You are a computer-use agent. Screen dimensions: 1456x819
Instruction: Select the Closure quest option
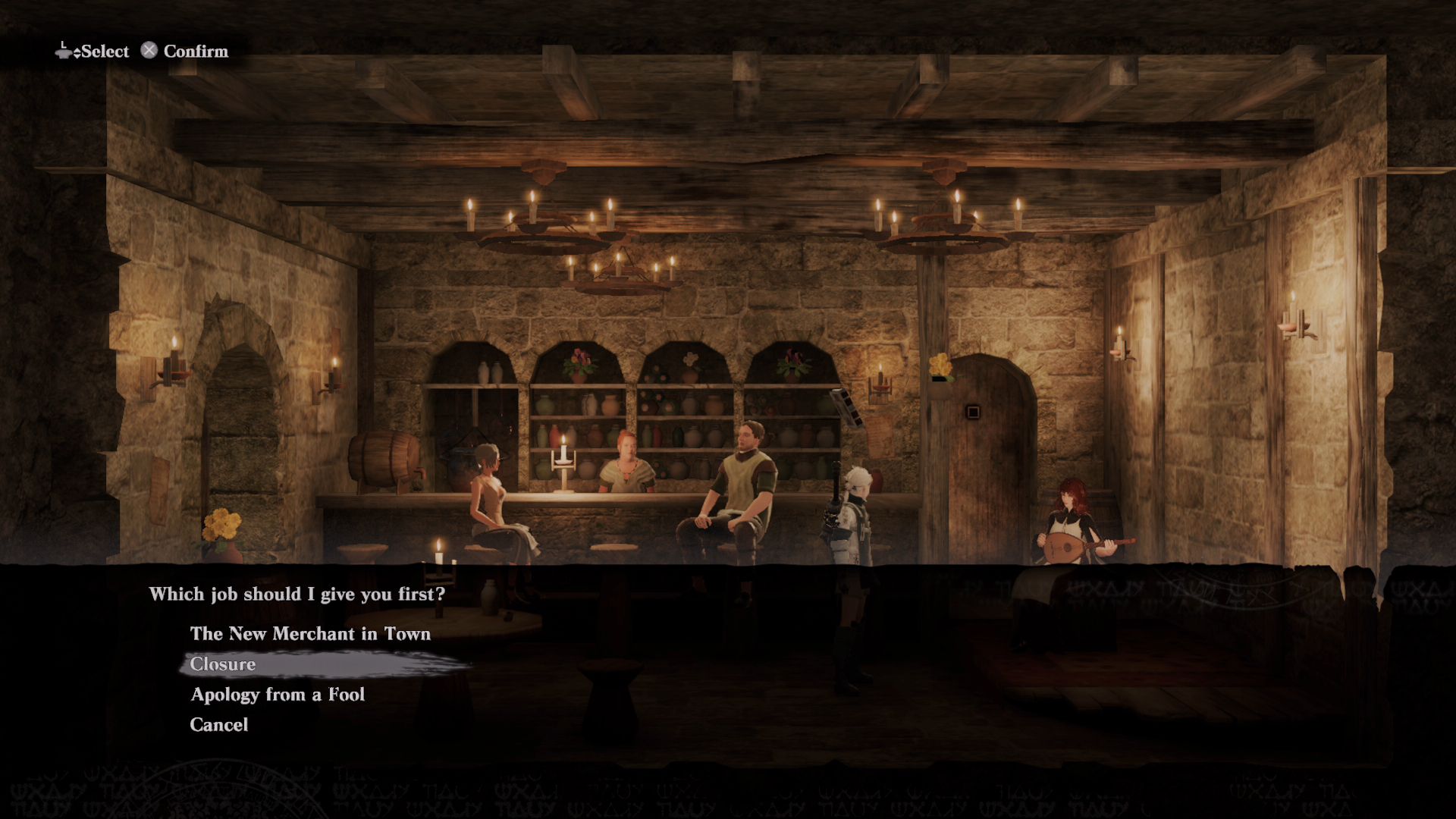(222, 664)
